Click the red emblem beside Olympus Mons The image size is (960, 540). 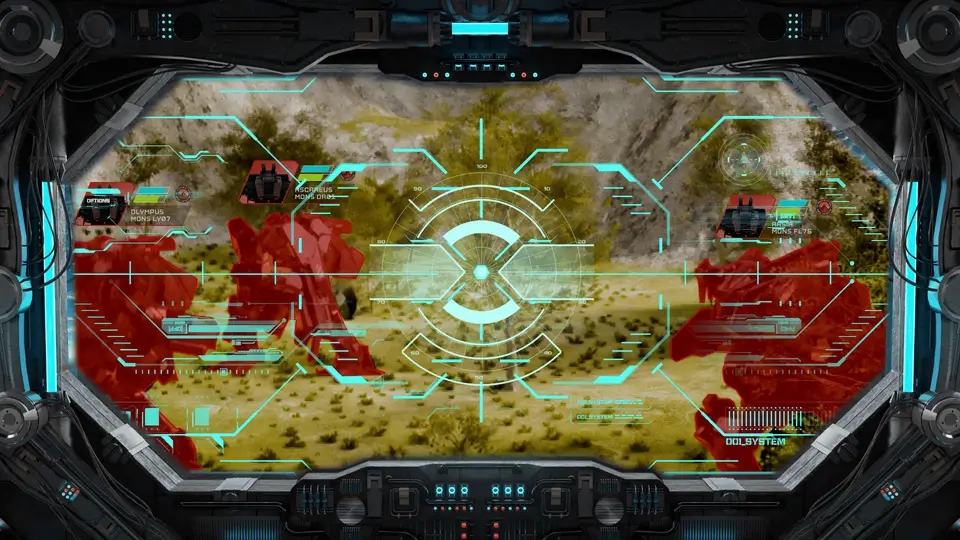tap(183, 194)
